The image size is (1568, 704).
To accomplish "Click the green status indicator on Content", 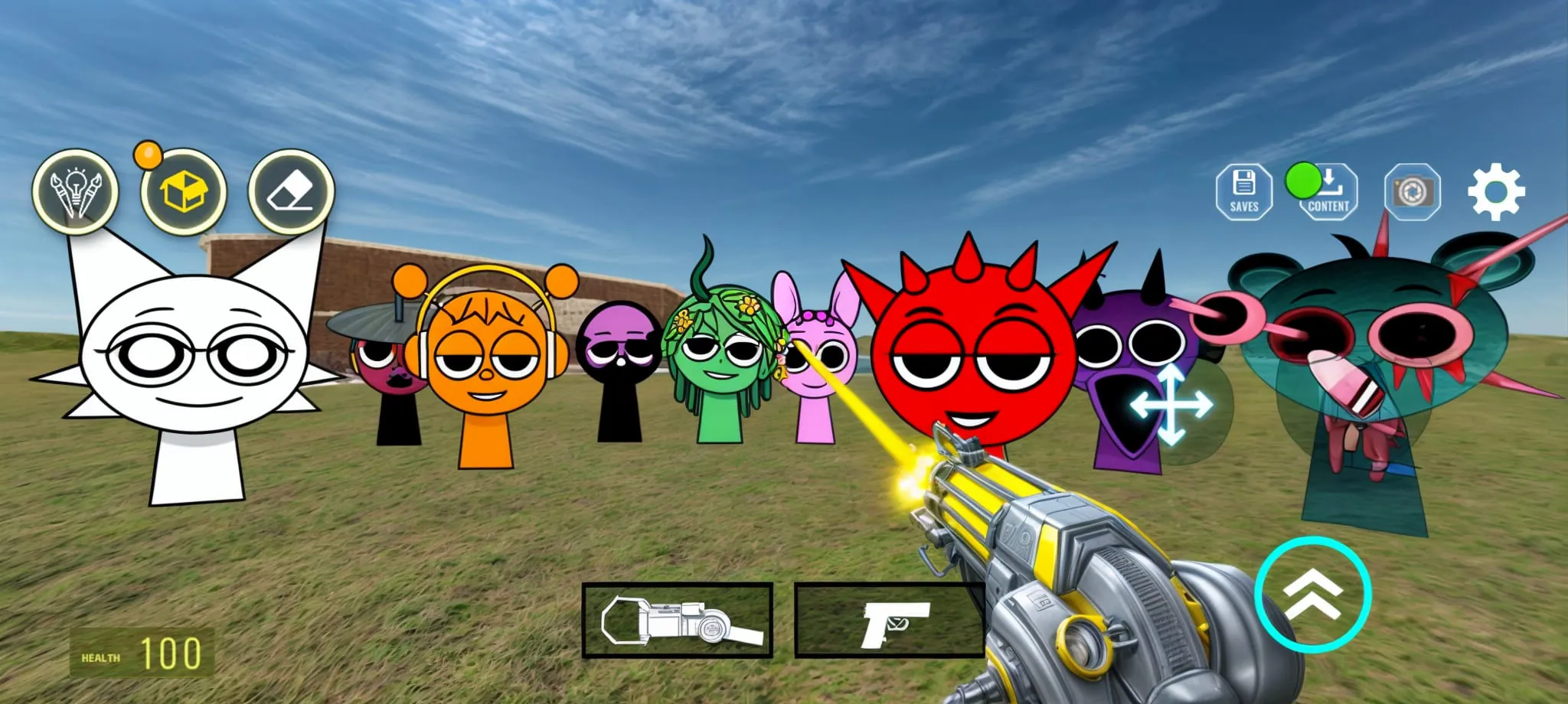I will tap(1304, 182).
